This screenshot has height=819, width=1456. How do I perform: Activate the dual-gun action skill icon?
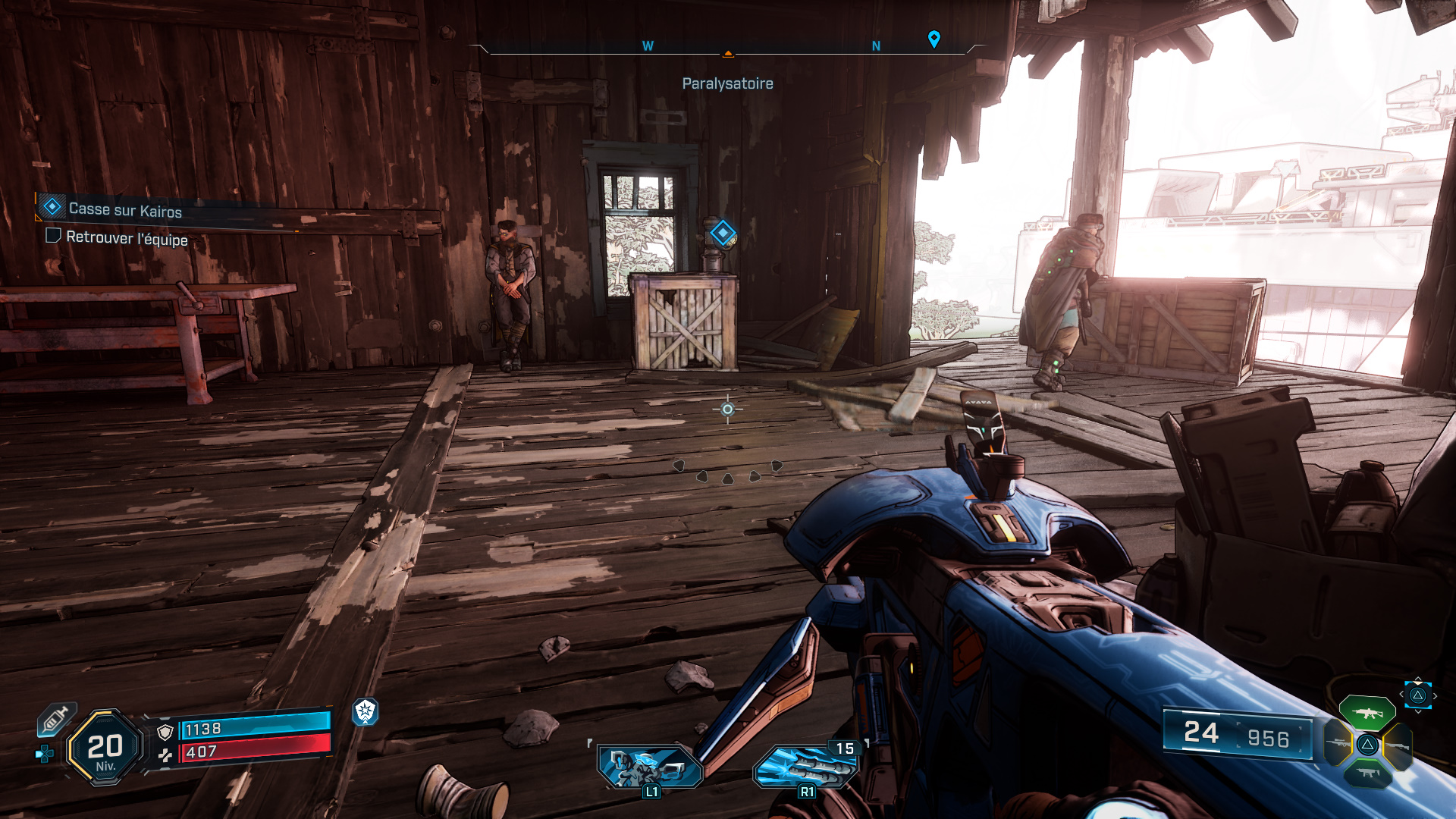[x=650, y=766]
